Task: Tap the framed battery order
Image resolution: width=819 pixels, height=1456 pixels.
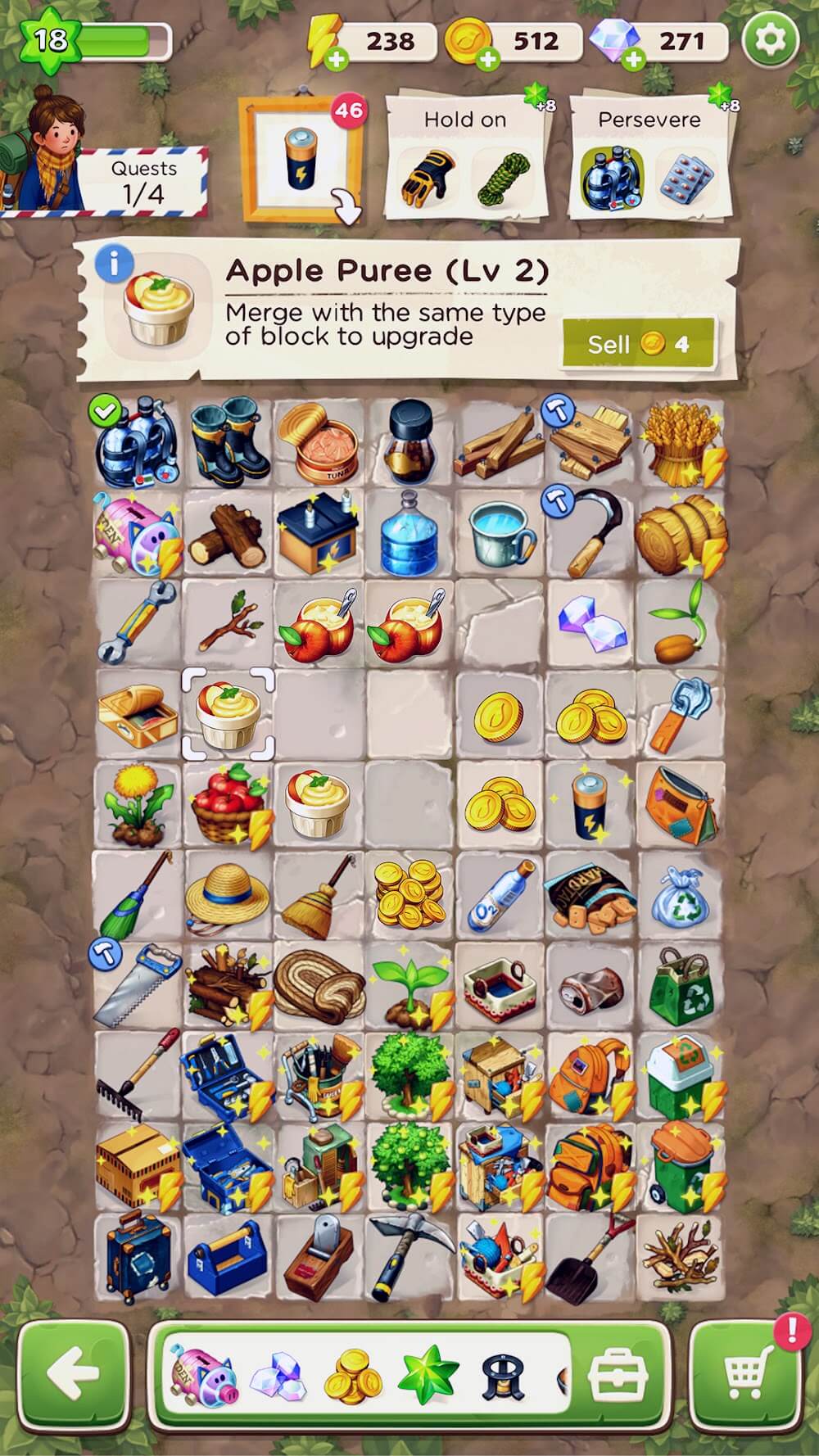Action: [x=301, y=160]
